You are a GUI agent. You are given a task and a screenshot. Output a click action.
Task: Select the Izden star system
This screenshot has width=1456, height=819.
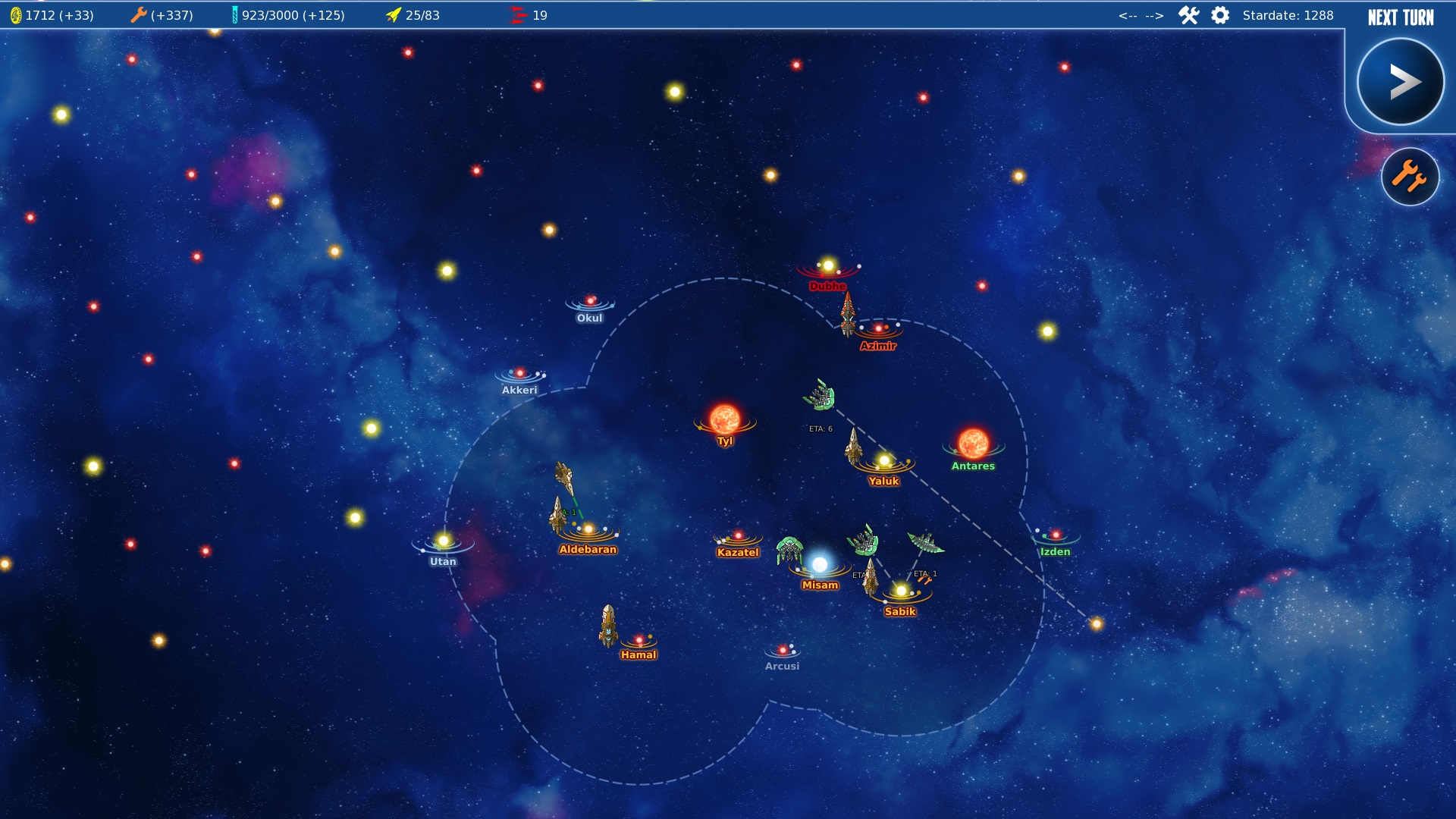1056,535
